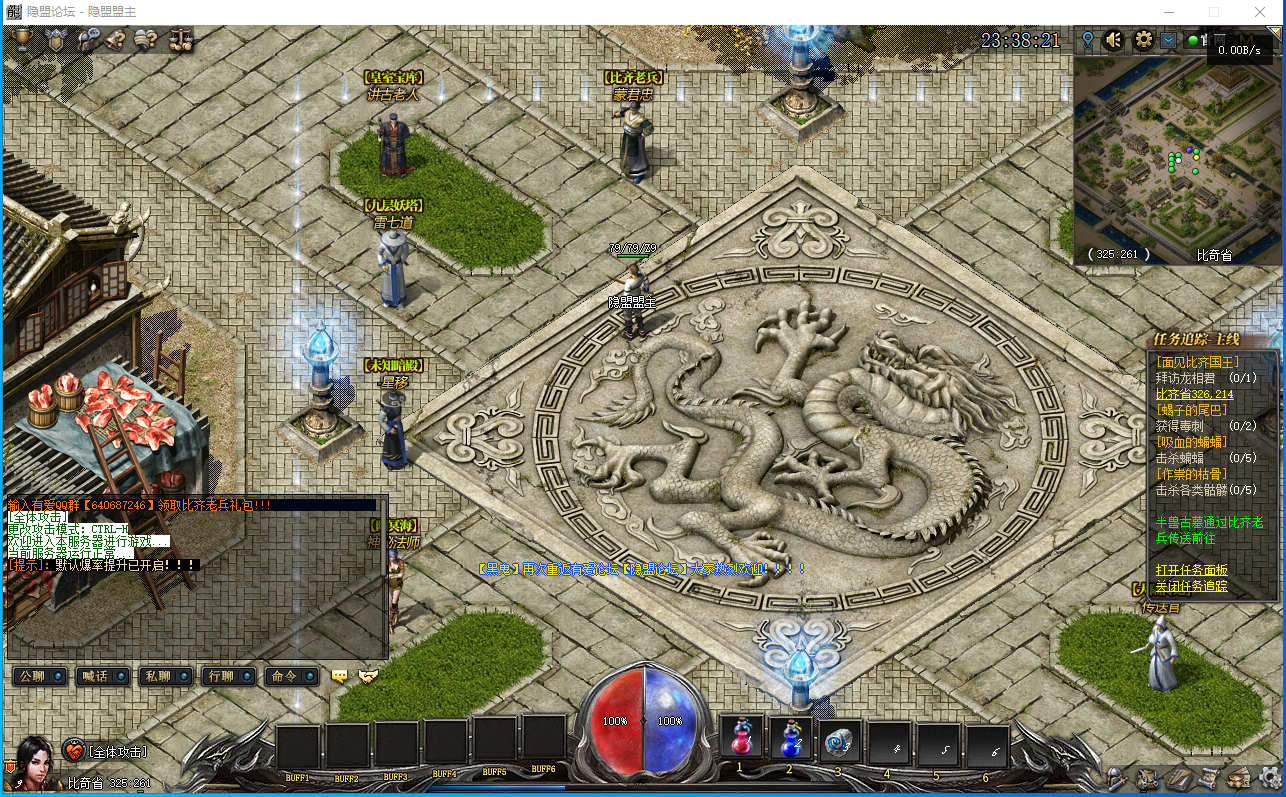The image size is (1286, 797).
Task: Click the blue location pin icon
Action: point(1088,41)
